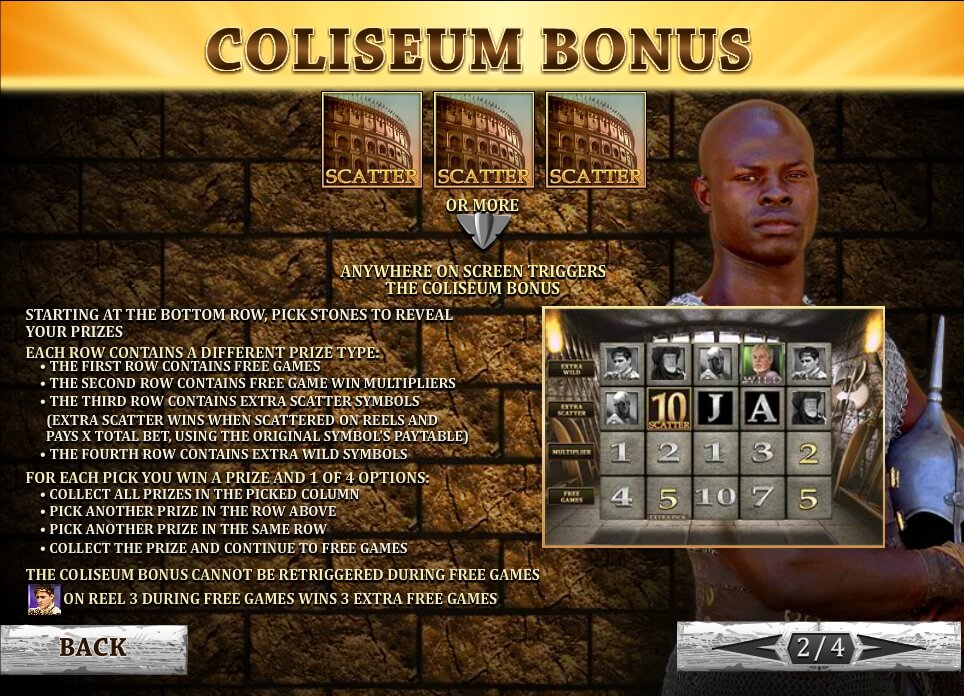Advance to the next help page arrow
The image size is (964, 696).
coord(890,648)
